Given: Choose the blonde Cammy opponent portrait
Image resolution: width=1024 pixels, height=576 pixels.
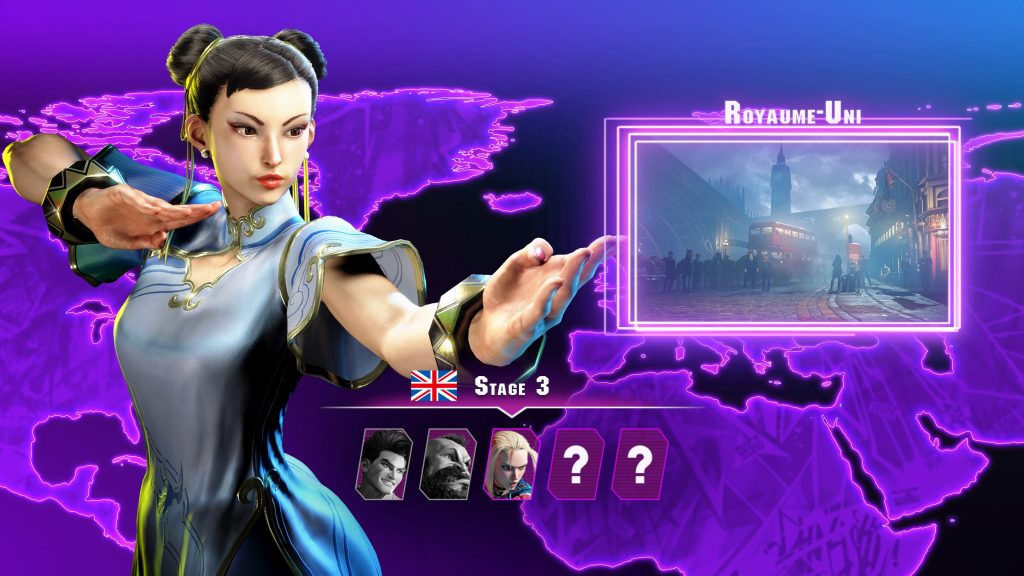Looking at the screenshot, I should pyautogui.click(x=511, y=463).
